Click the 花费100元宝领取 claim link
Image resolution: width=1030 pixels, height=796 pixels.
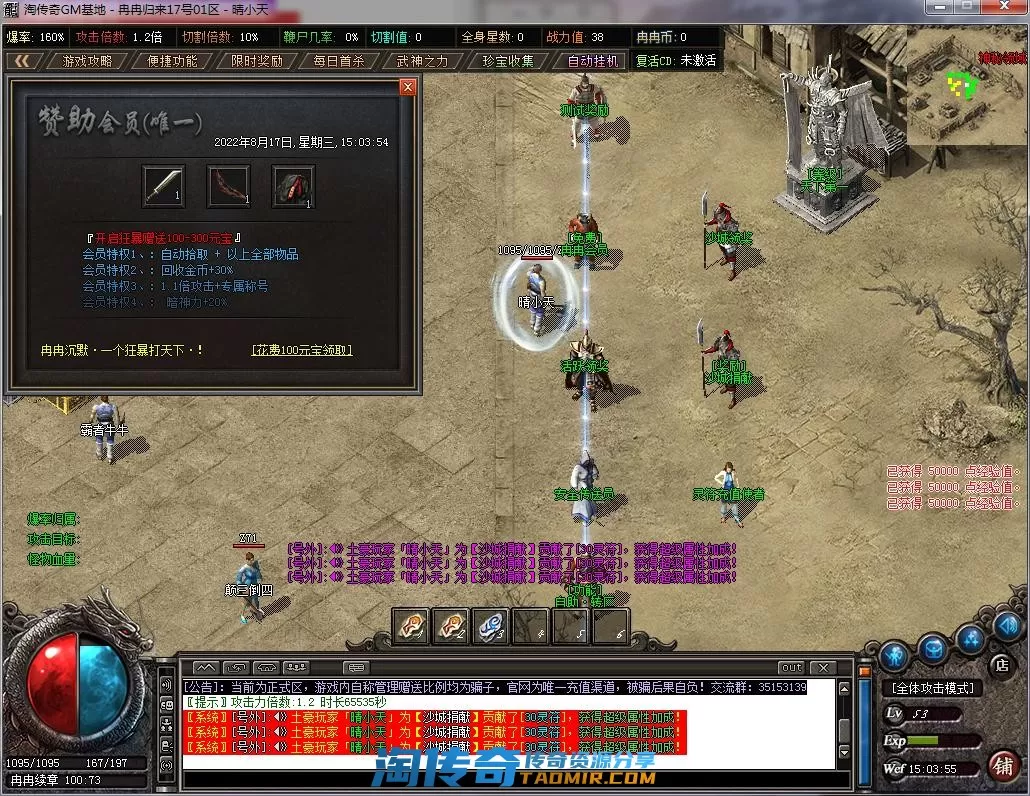pyautogui.click(x=302, y=350)
